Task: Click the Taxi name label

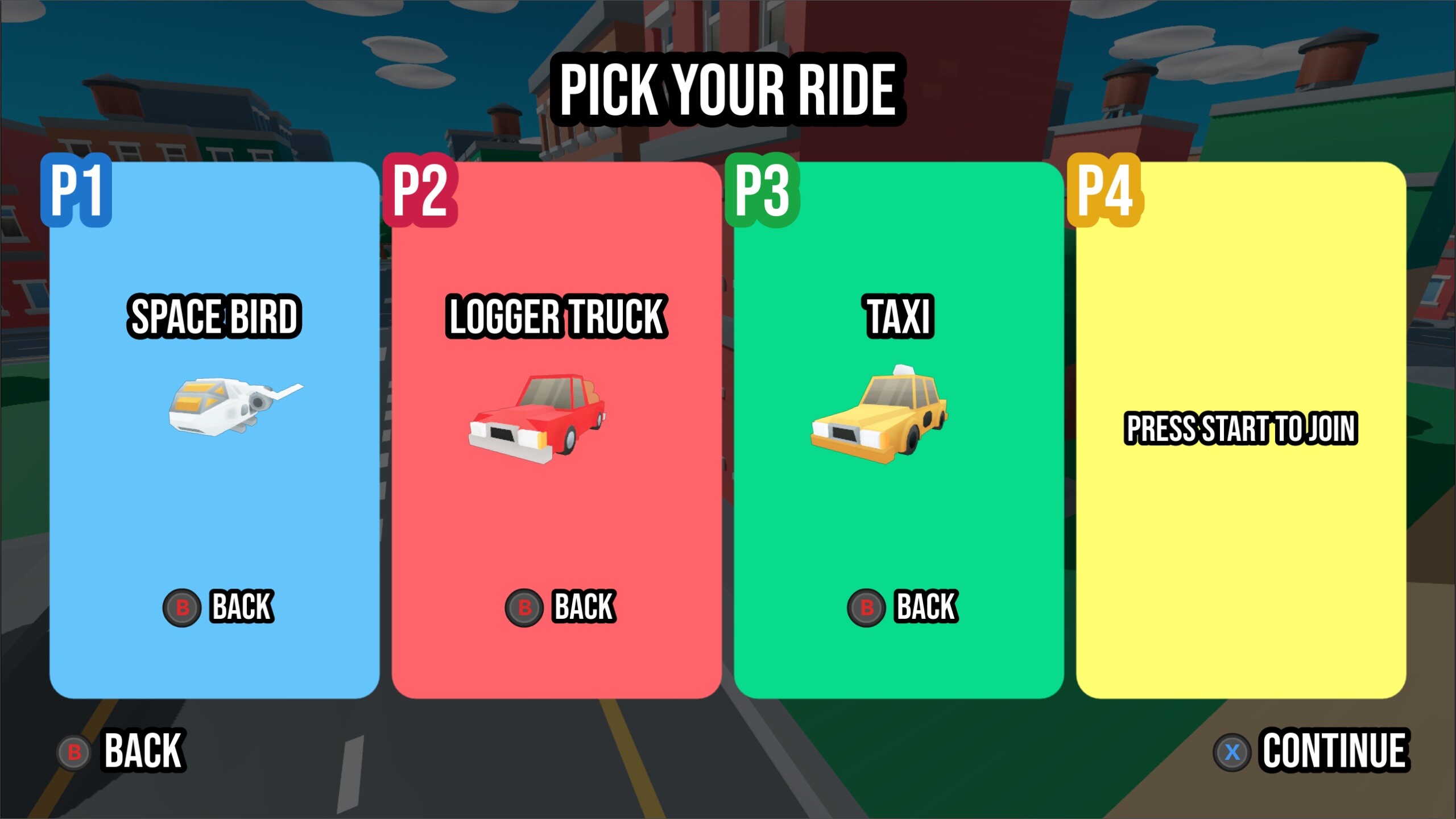Action: pyautogui.click(x=899, y=316)
